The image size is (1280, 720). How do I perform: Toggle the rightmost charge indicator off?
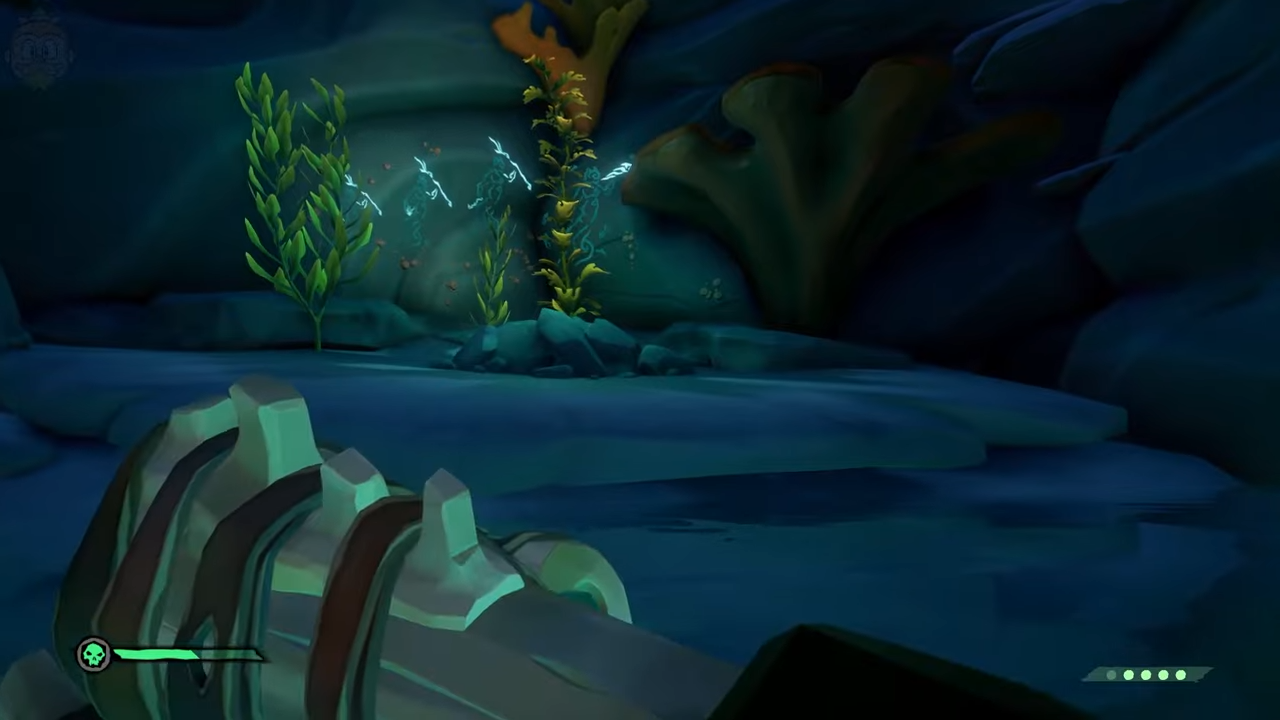click(x=1180, y=674)
